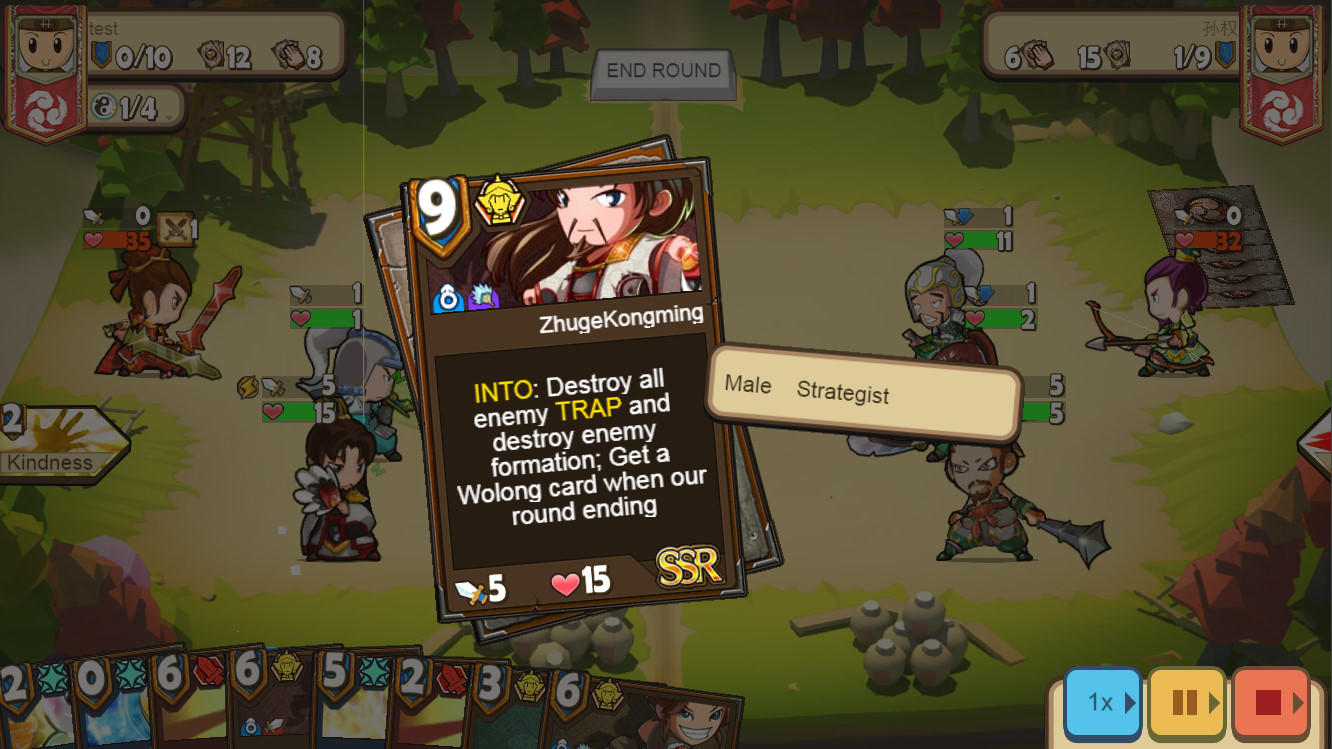The width and height of the screenshot is (1332, 749).
Task: Select the yin-yang 1/4 energy icon
Action: coord(102,106)
